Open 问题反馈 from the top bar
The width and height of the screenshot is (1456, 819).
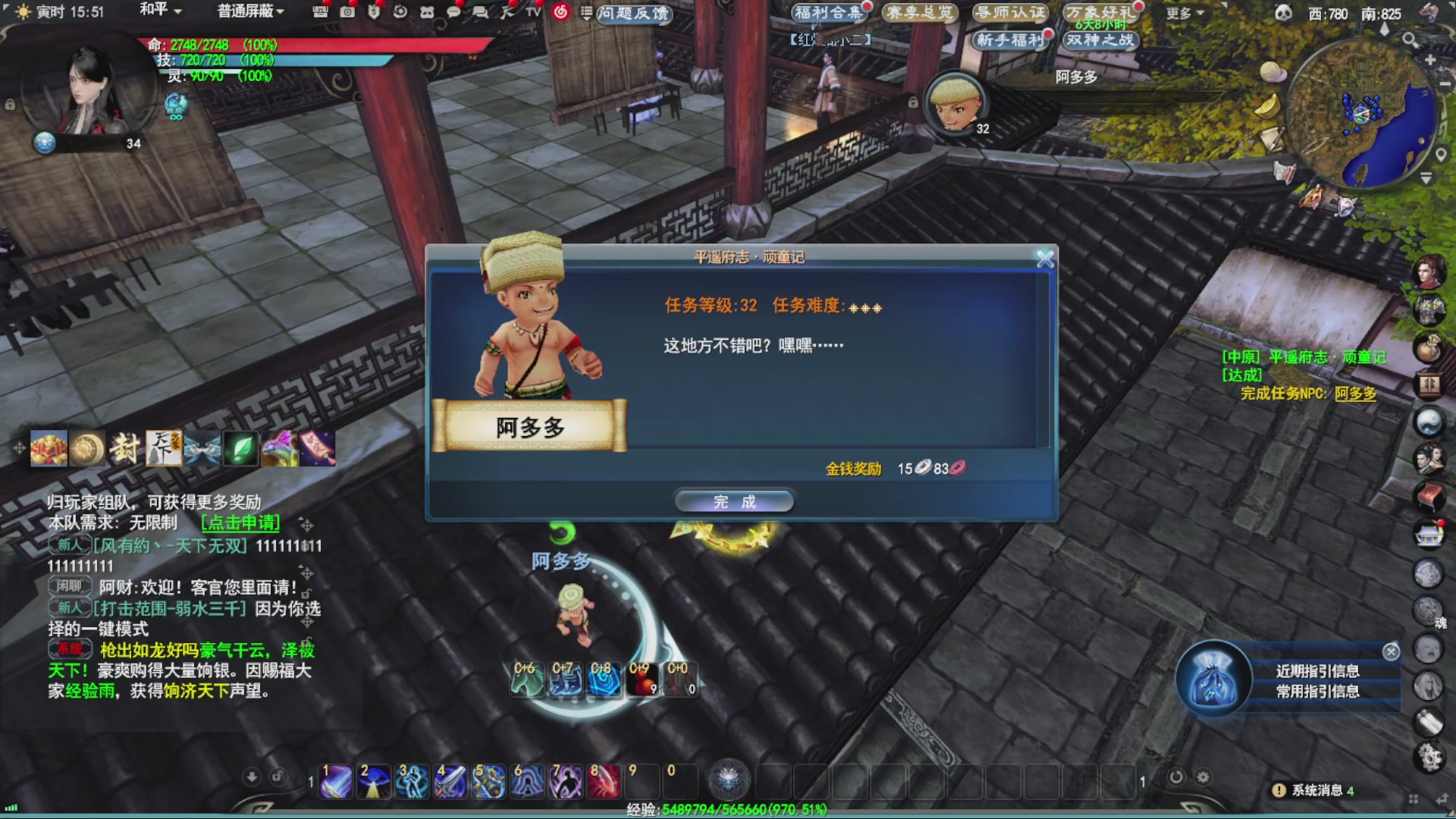coord(635,15)
